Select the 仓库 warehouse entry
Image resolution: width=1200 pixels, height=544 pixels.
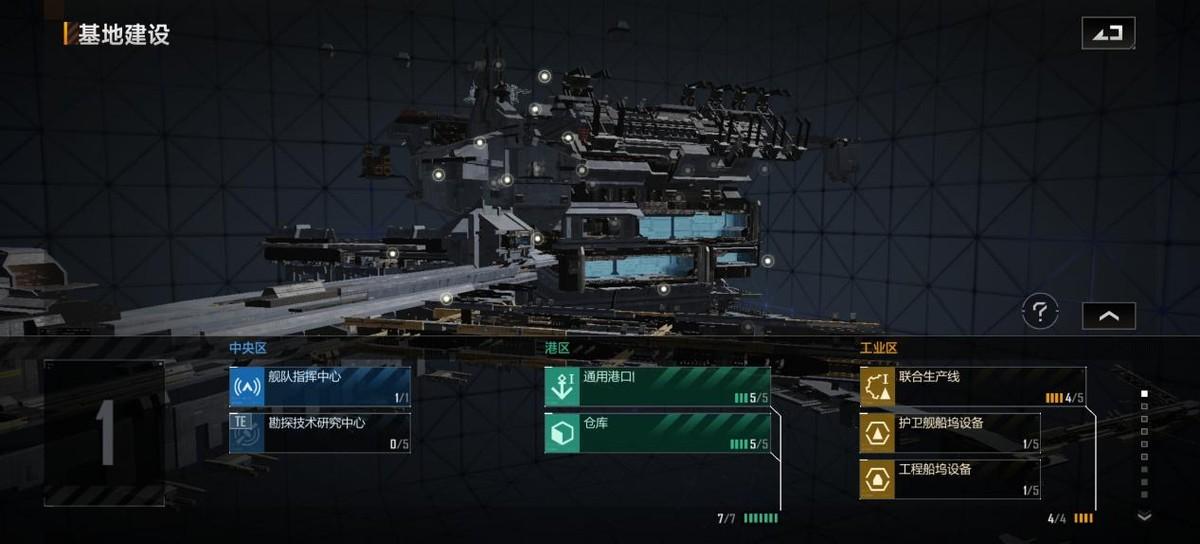(658, 432)
